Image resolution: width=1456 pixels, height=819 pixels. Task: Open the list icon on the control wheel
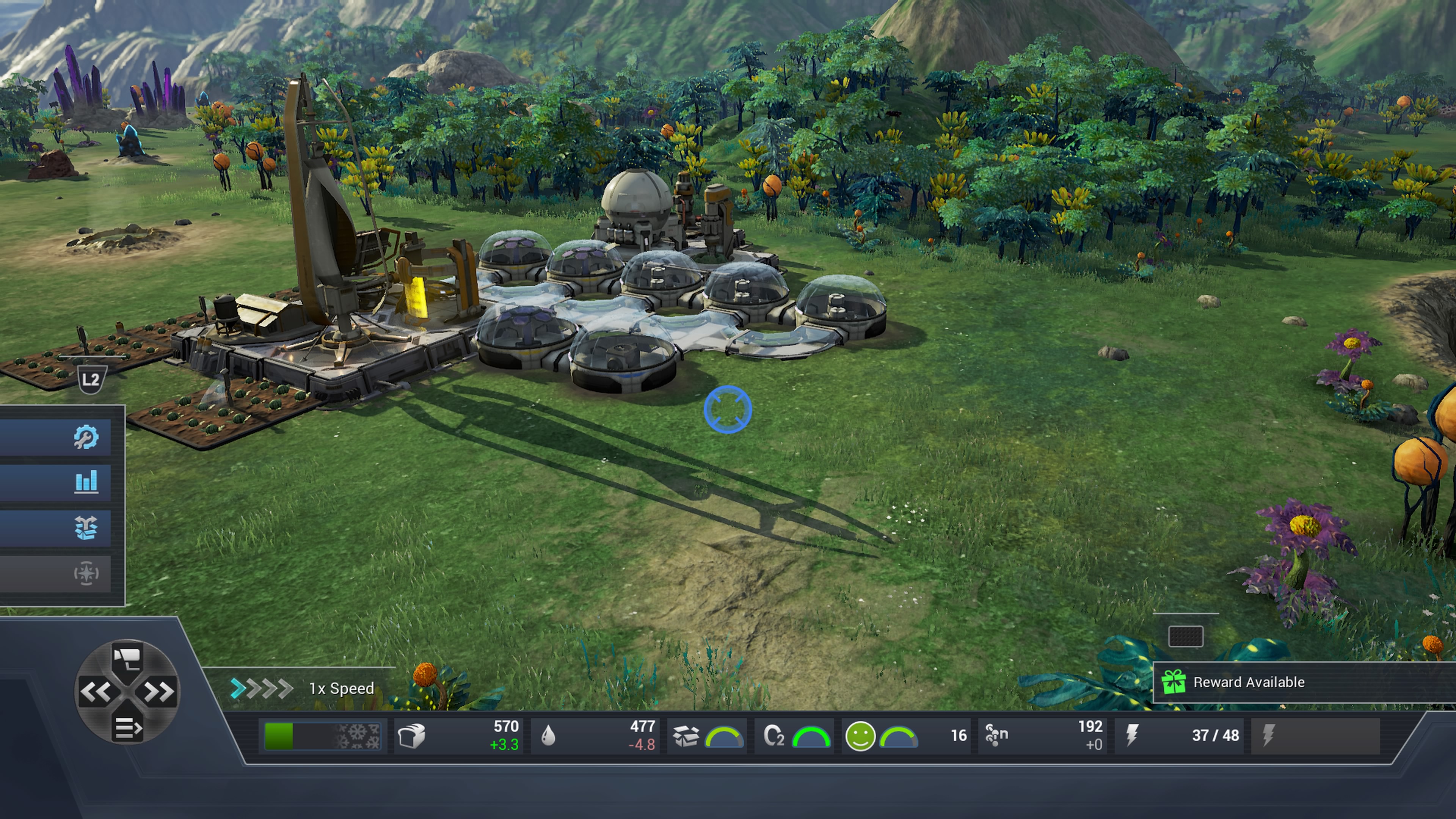[x=127, y=728]
